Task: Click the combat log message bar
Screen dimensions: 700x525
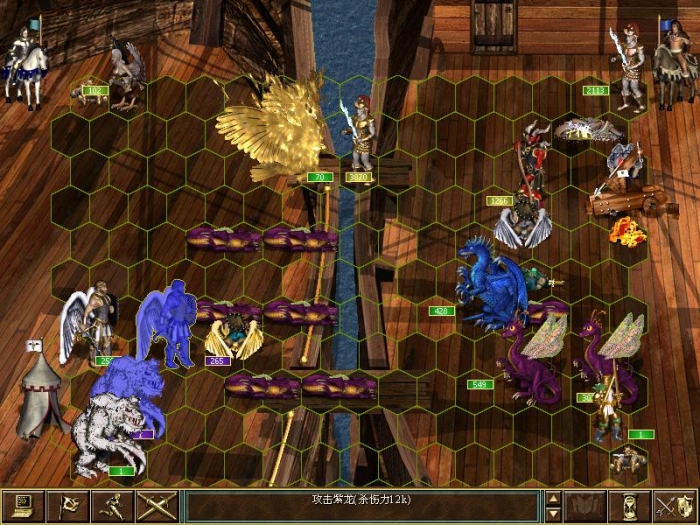Action: coord(362,505)
